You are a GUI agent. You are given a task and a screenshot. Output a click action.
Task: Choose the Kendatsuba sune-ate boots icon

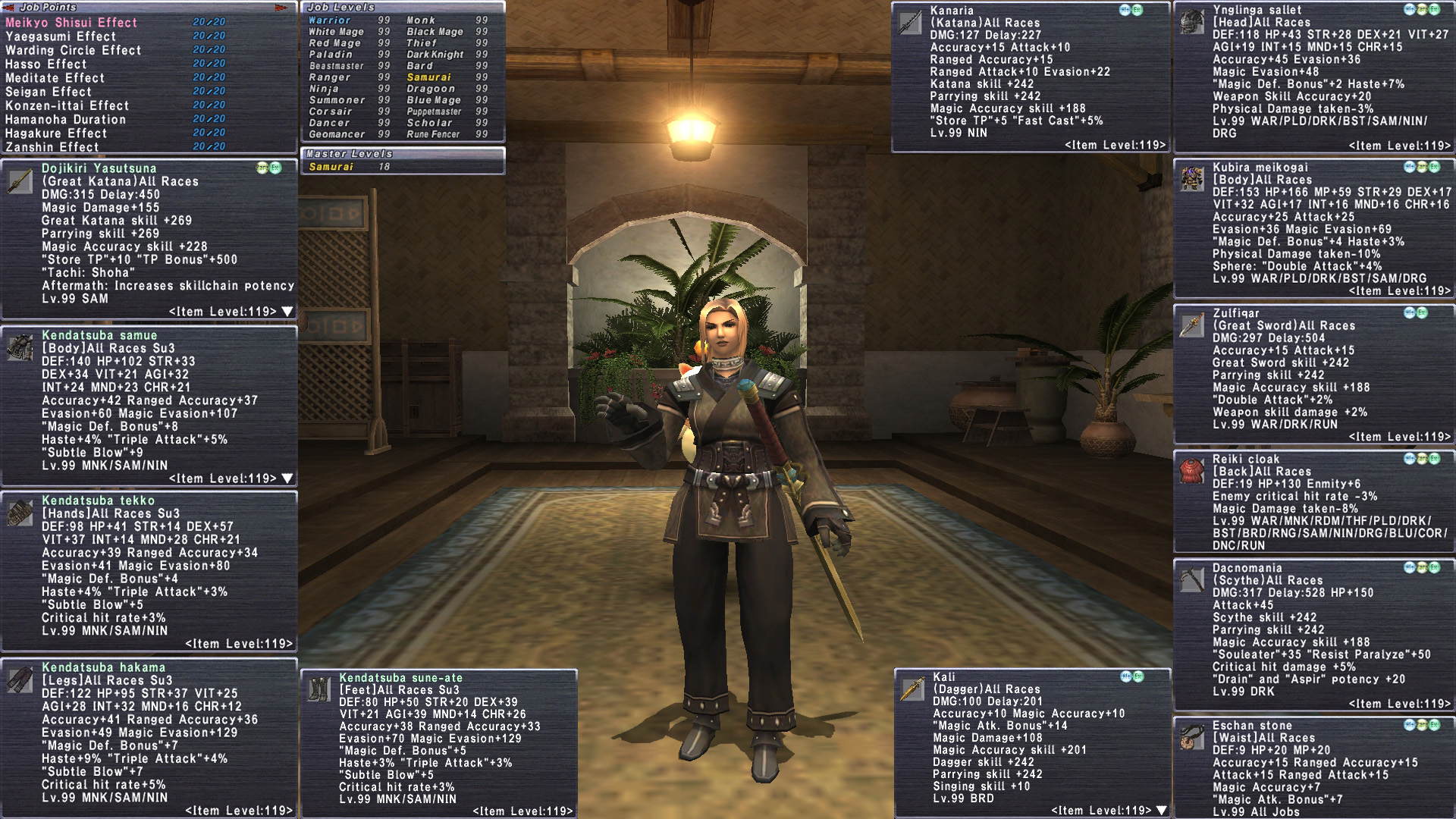[x=318, y=689]
